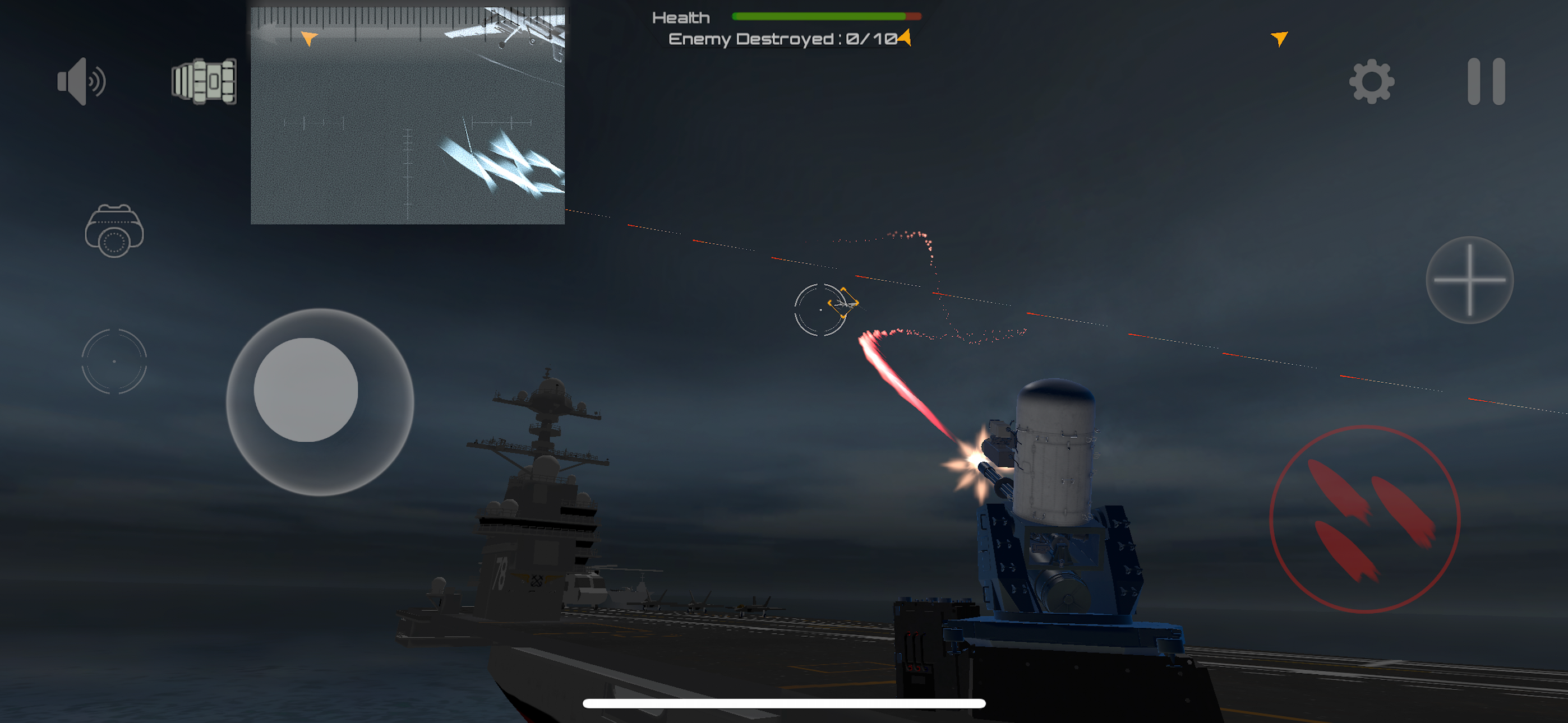Tap the zoom crosshair control

(x=1469, y=280)
